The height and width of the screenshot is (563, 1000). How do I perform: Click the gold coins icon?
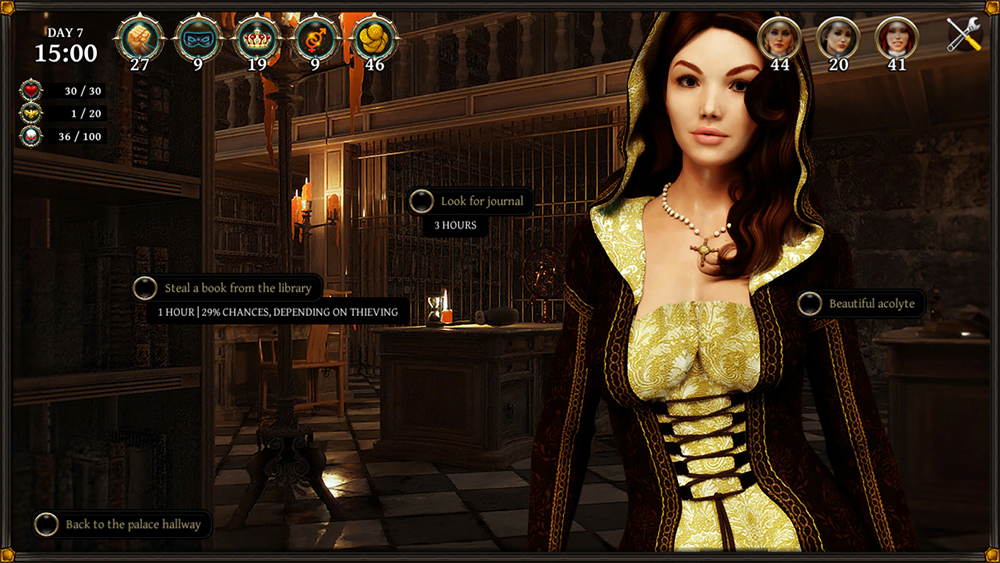click(375, 39)
